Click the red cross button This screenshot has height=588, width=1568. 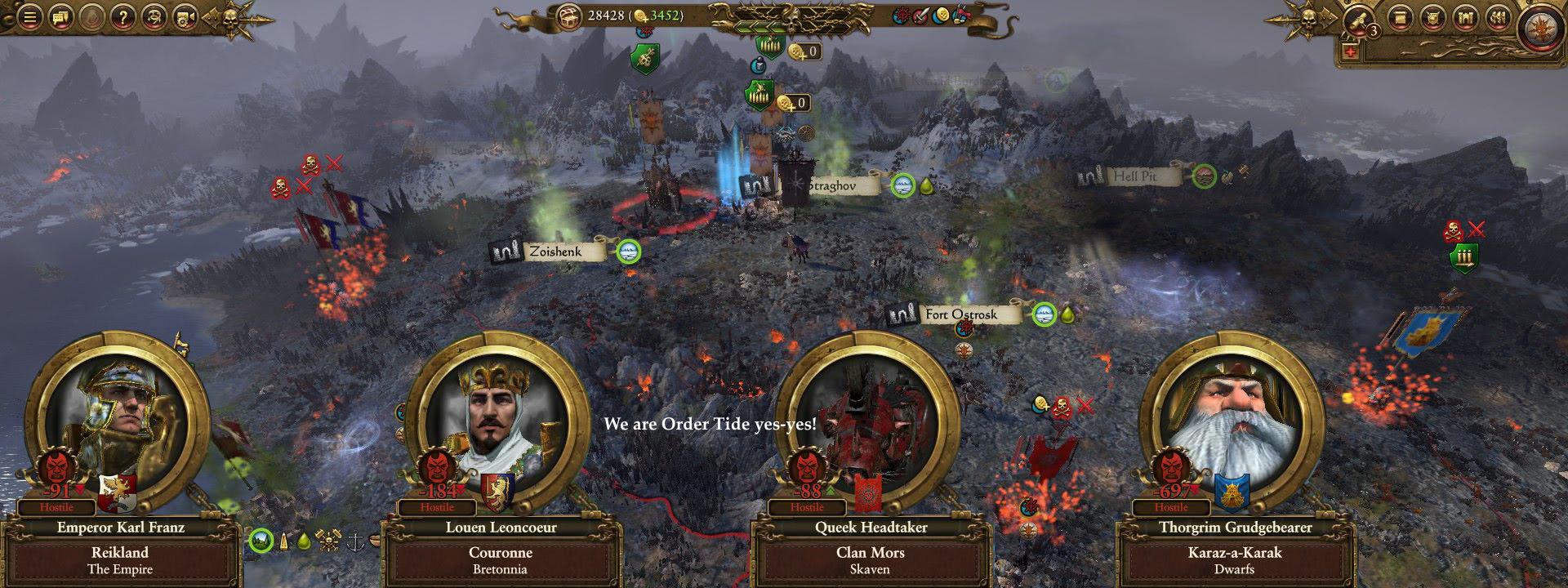1348,52
